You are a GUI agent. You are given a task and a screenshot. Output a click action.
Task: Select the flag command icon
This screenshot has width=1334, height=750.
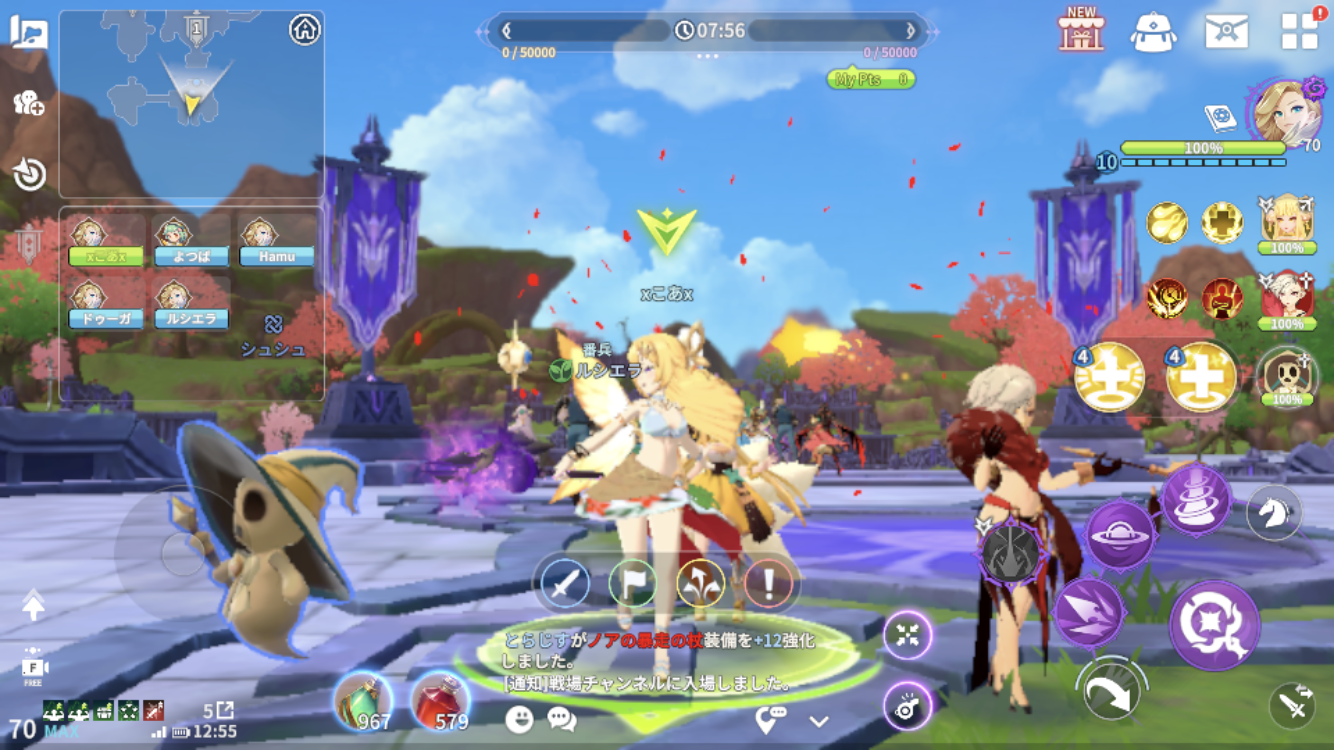pos(633,582)
